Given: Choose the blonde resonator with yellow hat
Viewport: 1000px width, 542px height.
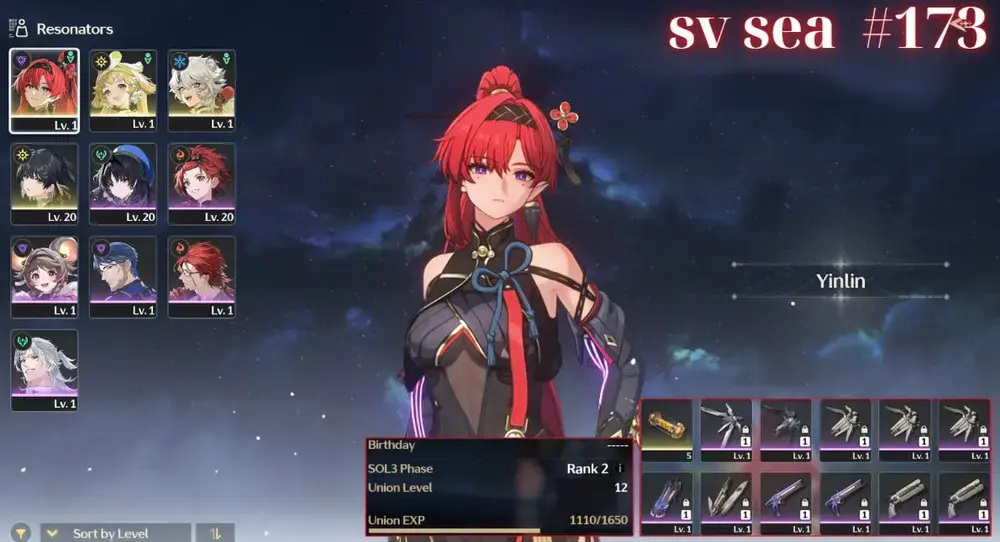Looking at the screenshot, I should [123, 90].
